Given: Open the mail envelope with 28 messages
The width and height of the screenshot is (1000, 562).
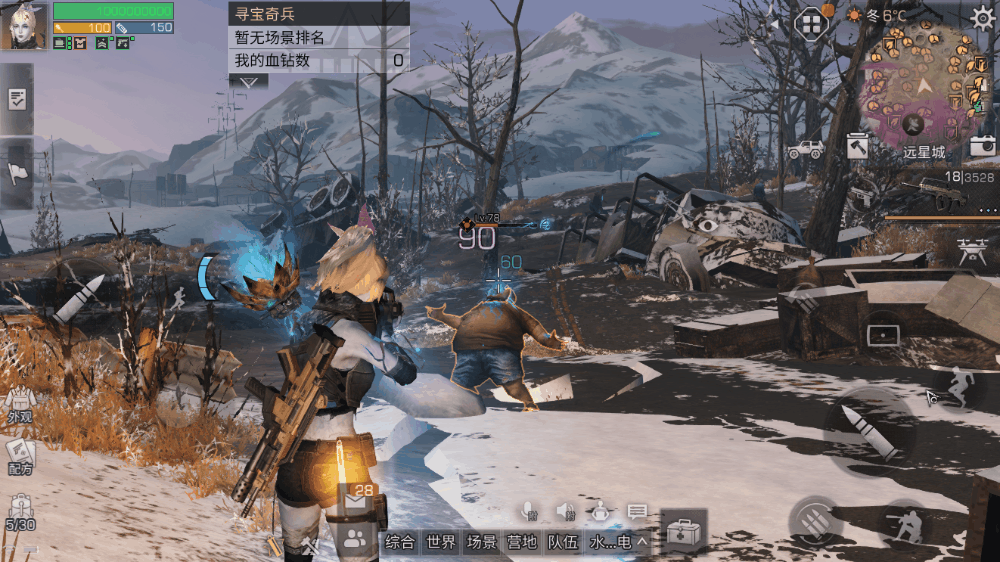Looking at the screenshot, I should 357,500.
